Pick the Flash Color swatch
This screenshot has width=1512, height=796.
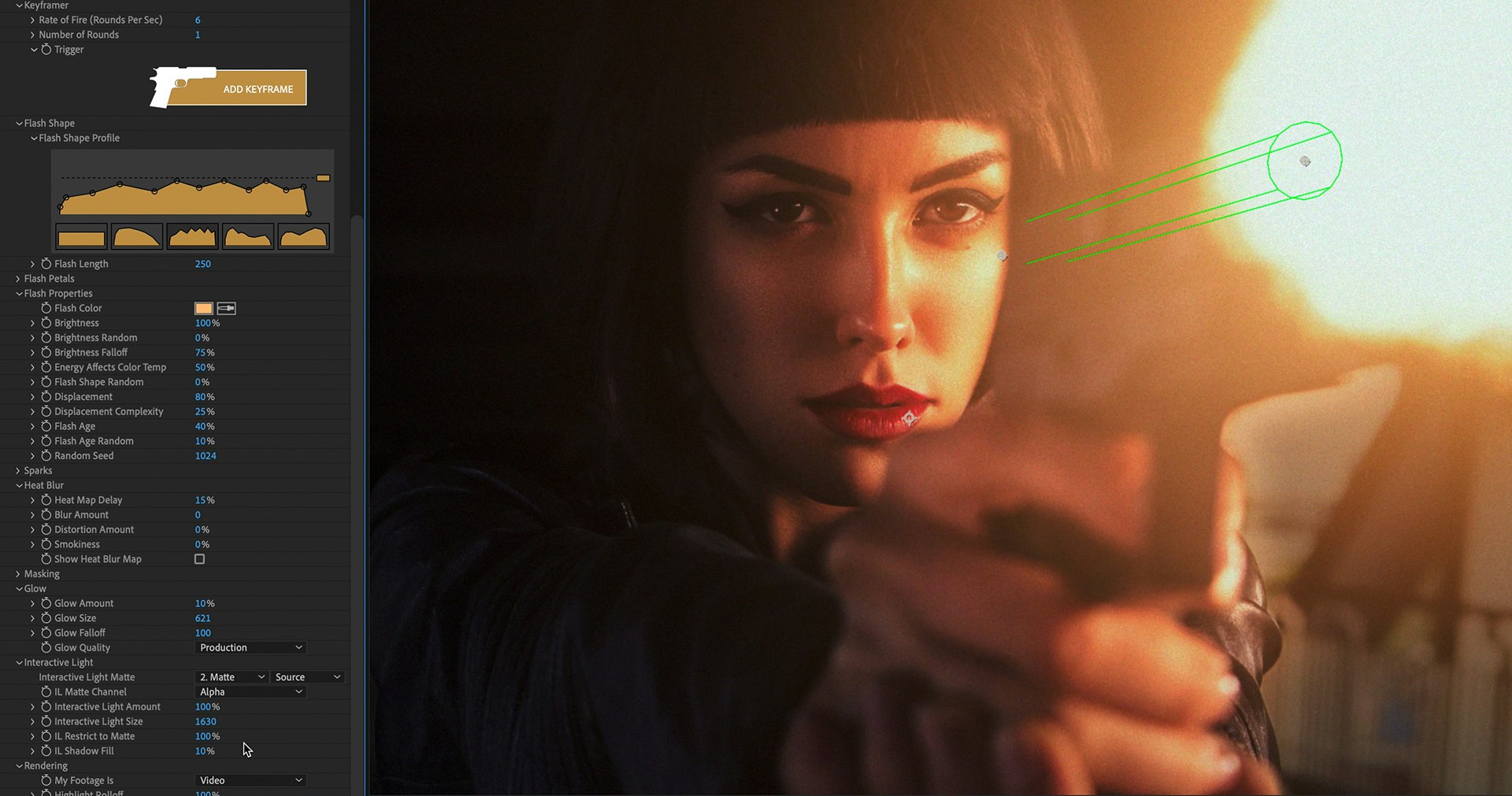coord(203,309)
